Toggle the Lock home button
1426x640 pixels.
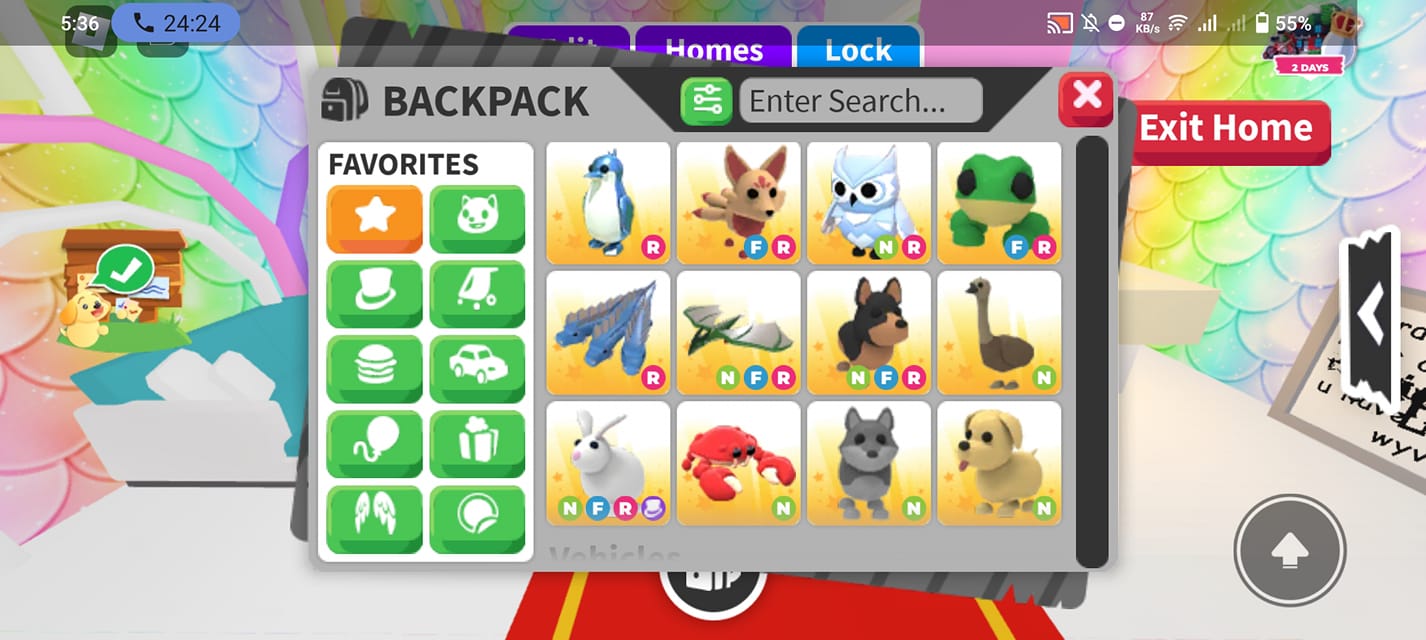[858, 50]
